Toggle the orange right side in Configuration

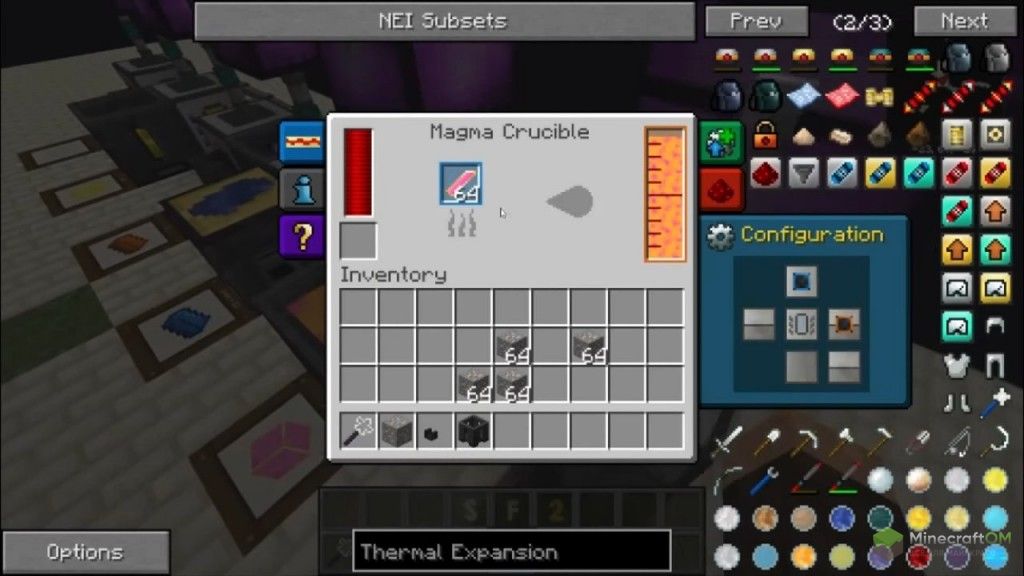click(x=843, y=324)
